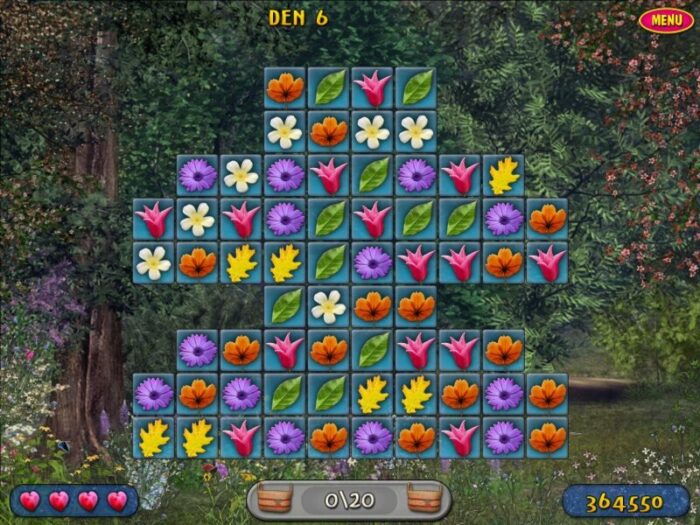
Task: Select the orange flower tile in the top row
Action: [x=285, y=88]
